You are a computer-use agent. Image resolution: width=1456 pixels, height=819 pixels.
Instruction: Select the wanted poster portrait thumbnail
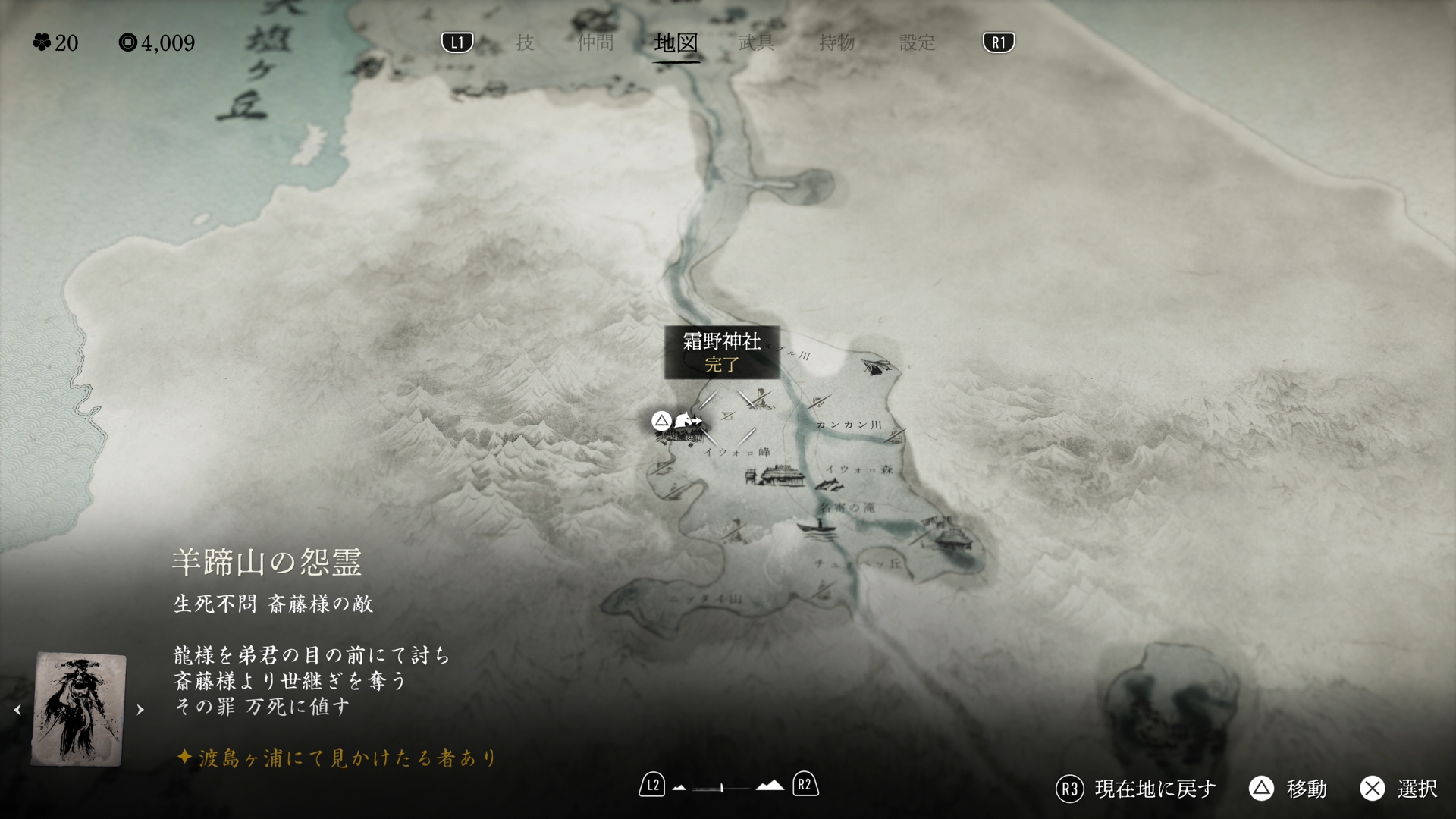[79, 708]
